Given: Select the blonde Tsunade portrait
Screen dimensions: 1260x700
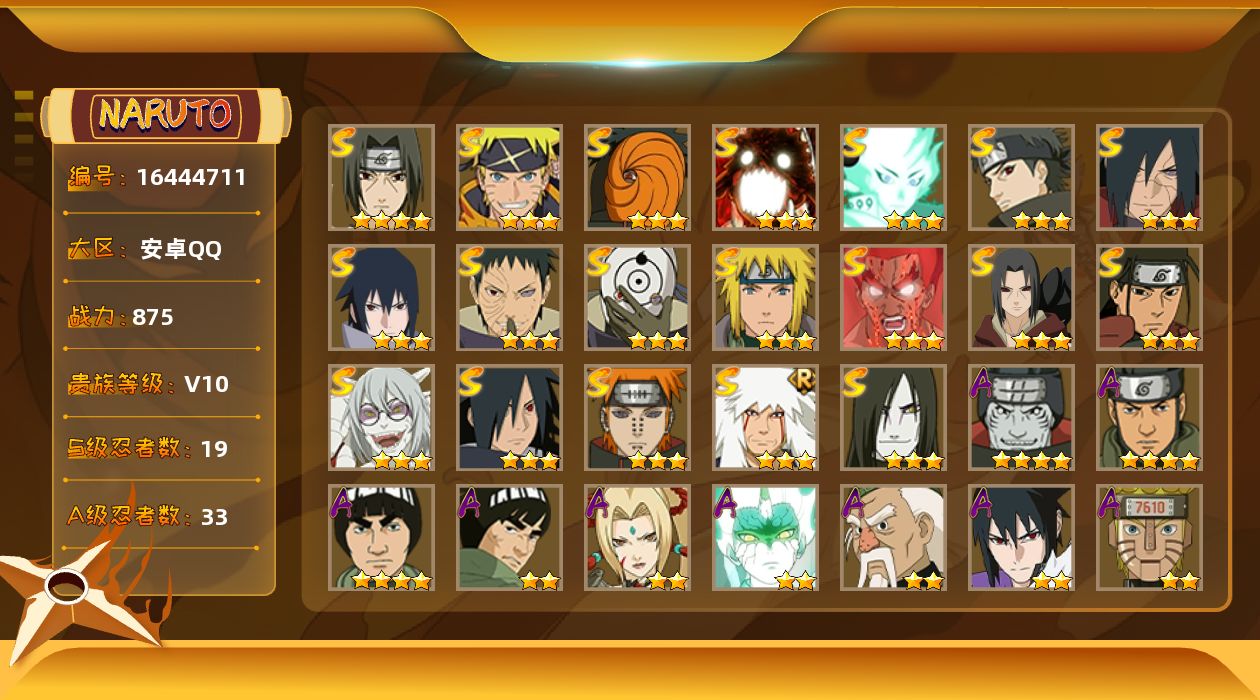Looking at the screenshot, I should pyautogui.click(x=637, y=537).
